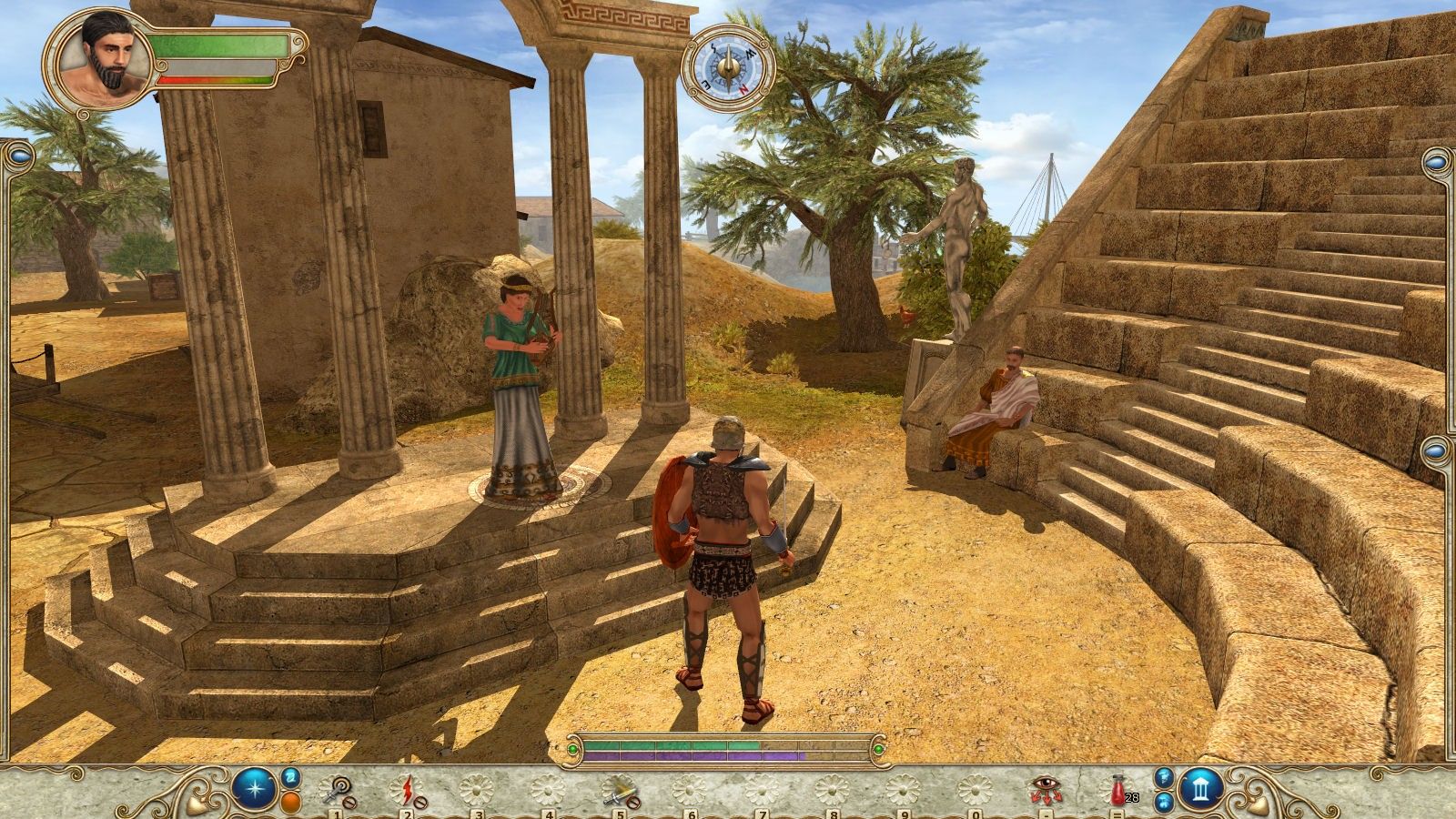Click the small orange orb button
Viewport: 1456px width, 819px height.
pos(290,803)
